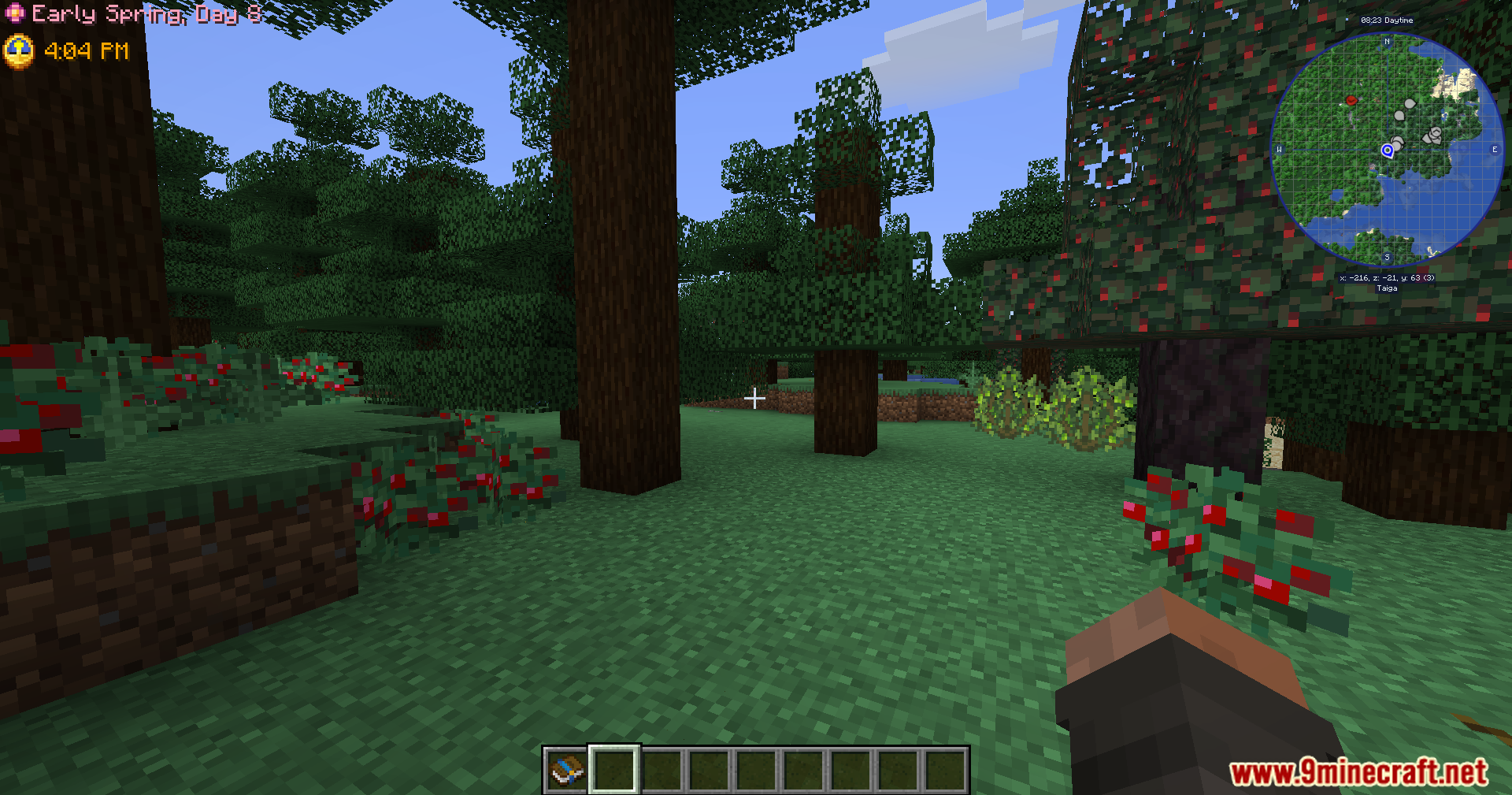Click the pink flower season icon
Viewport: 1512px width, 795px height.
(16, 13)
